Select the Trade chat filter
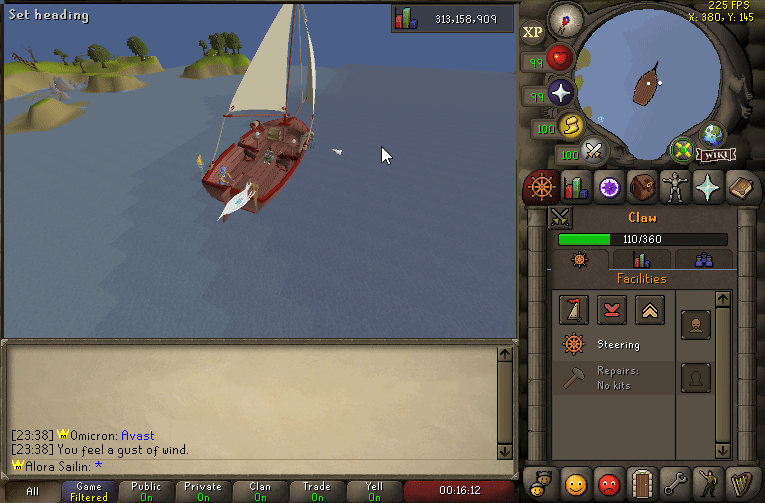Viewport: 765px width, 503px height. (x=317, y=491)
